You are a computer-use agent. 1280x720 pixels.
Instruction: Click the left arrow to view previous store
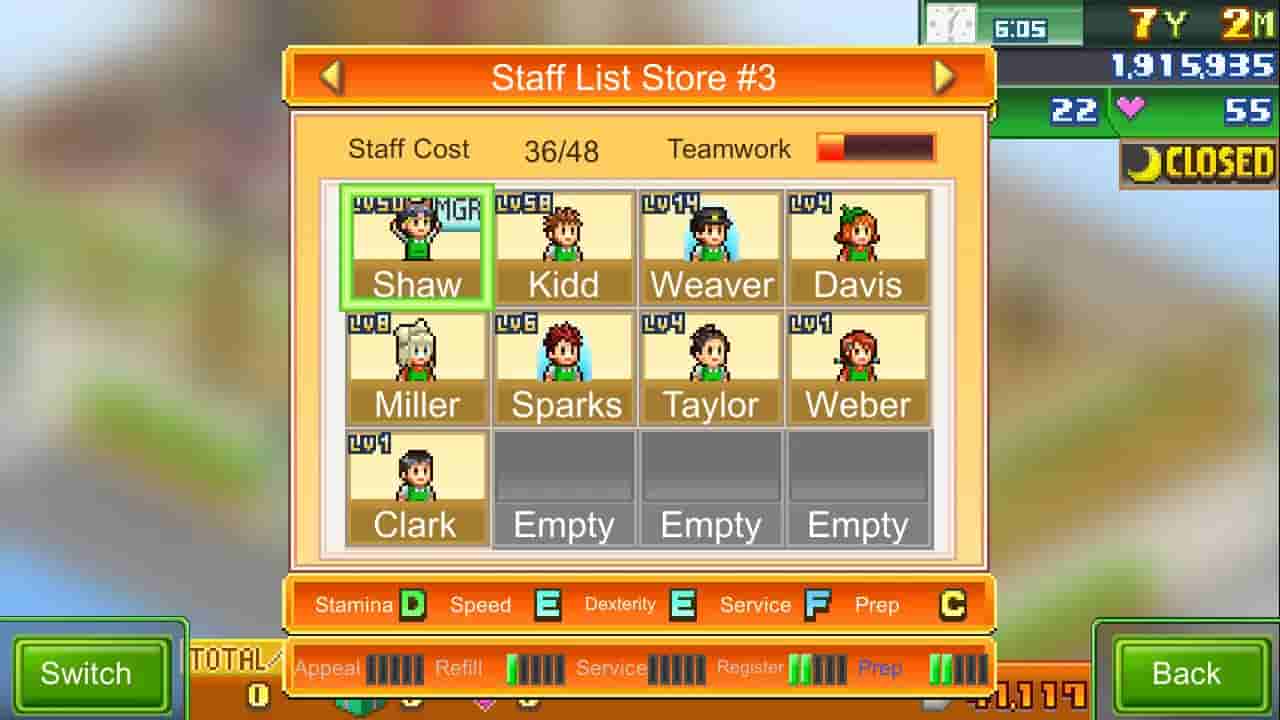333,77
